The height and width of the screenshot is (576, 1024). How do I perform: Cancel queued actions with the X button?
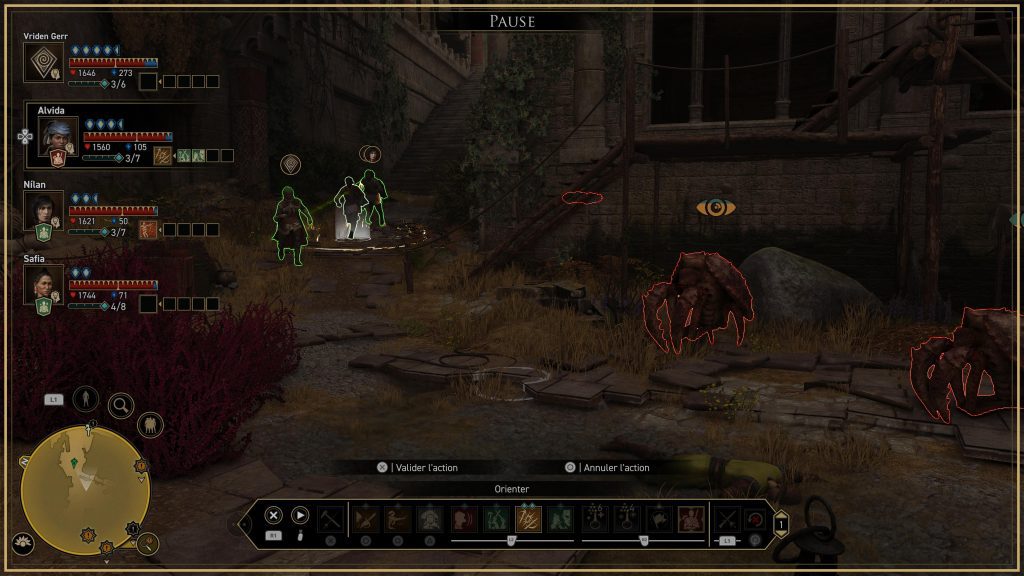[273, 516]
